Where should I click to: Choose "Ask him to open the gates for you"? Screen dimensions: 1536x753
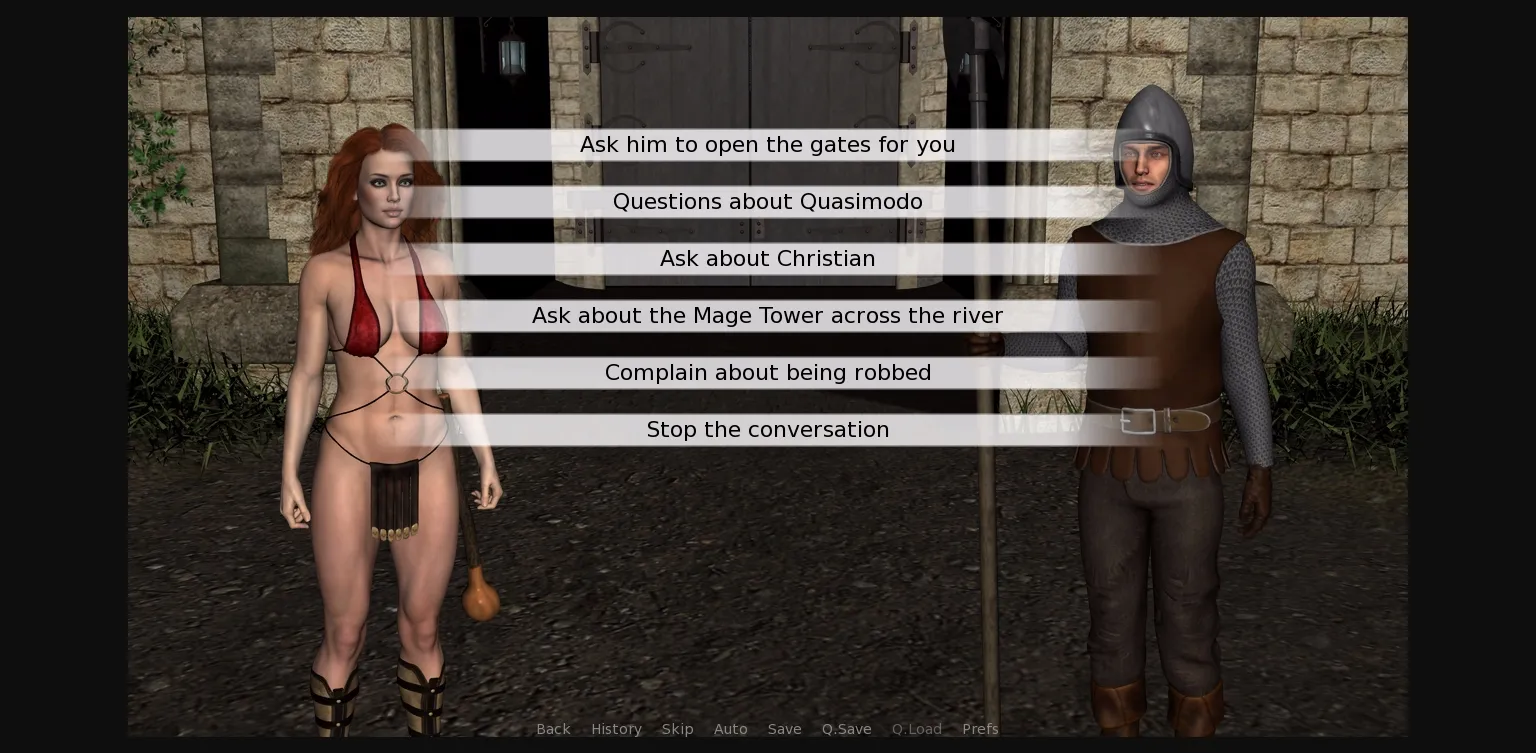click(768, 145)
